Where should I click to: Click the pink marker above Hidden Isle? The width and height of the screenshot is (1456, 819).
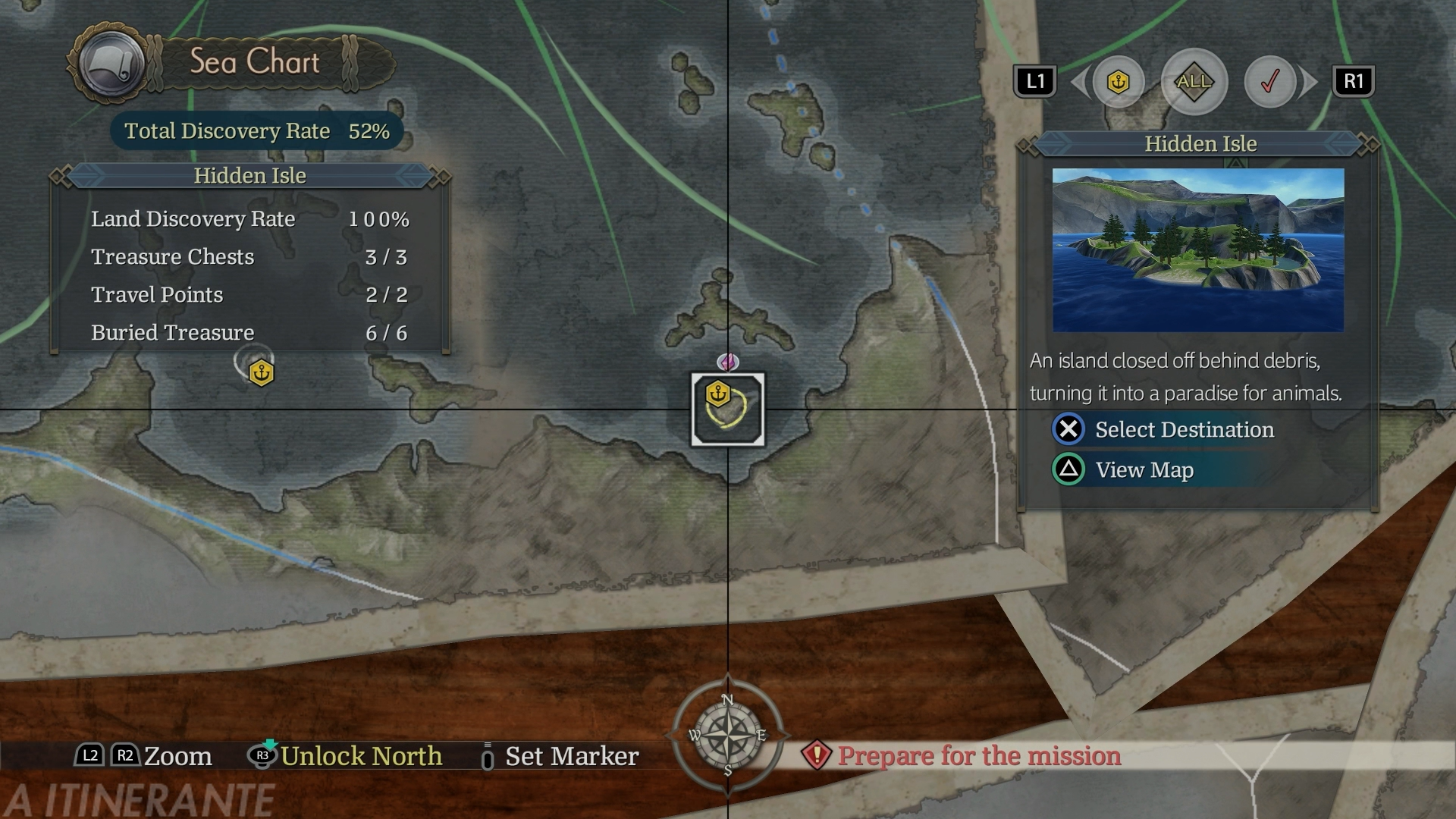[x=728, y=362]
